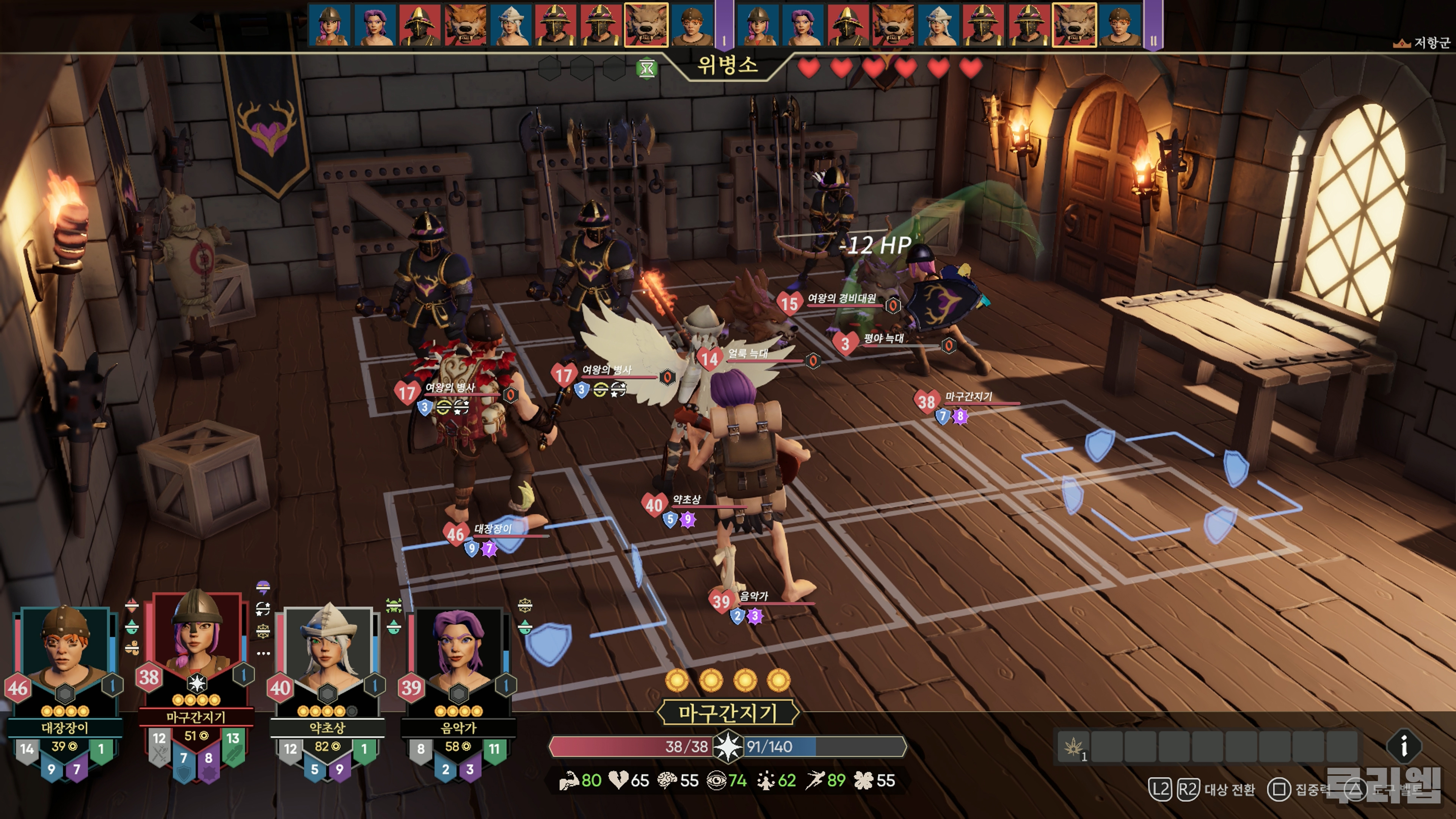Open the info button marked with an i
Image resolution: width=1456 pixels, height=819 pixels.
(1404, 747)
